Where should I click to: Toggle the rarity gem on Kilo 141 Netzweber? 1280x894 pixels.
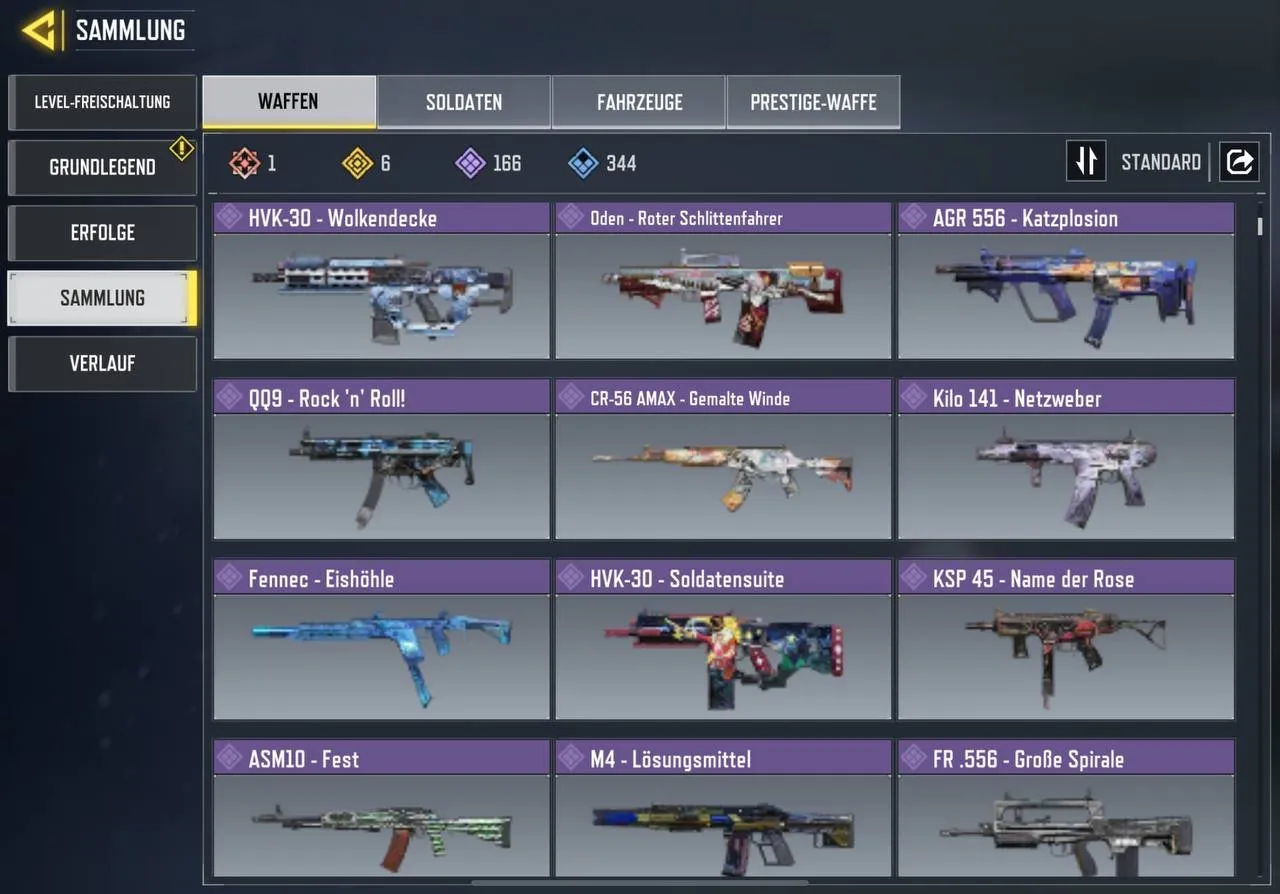tap(913, 397)
